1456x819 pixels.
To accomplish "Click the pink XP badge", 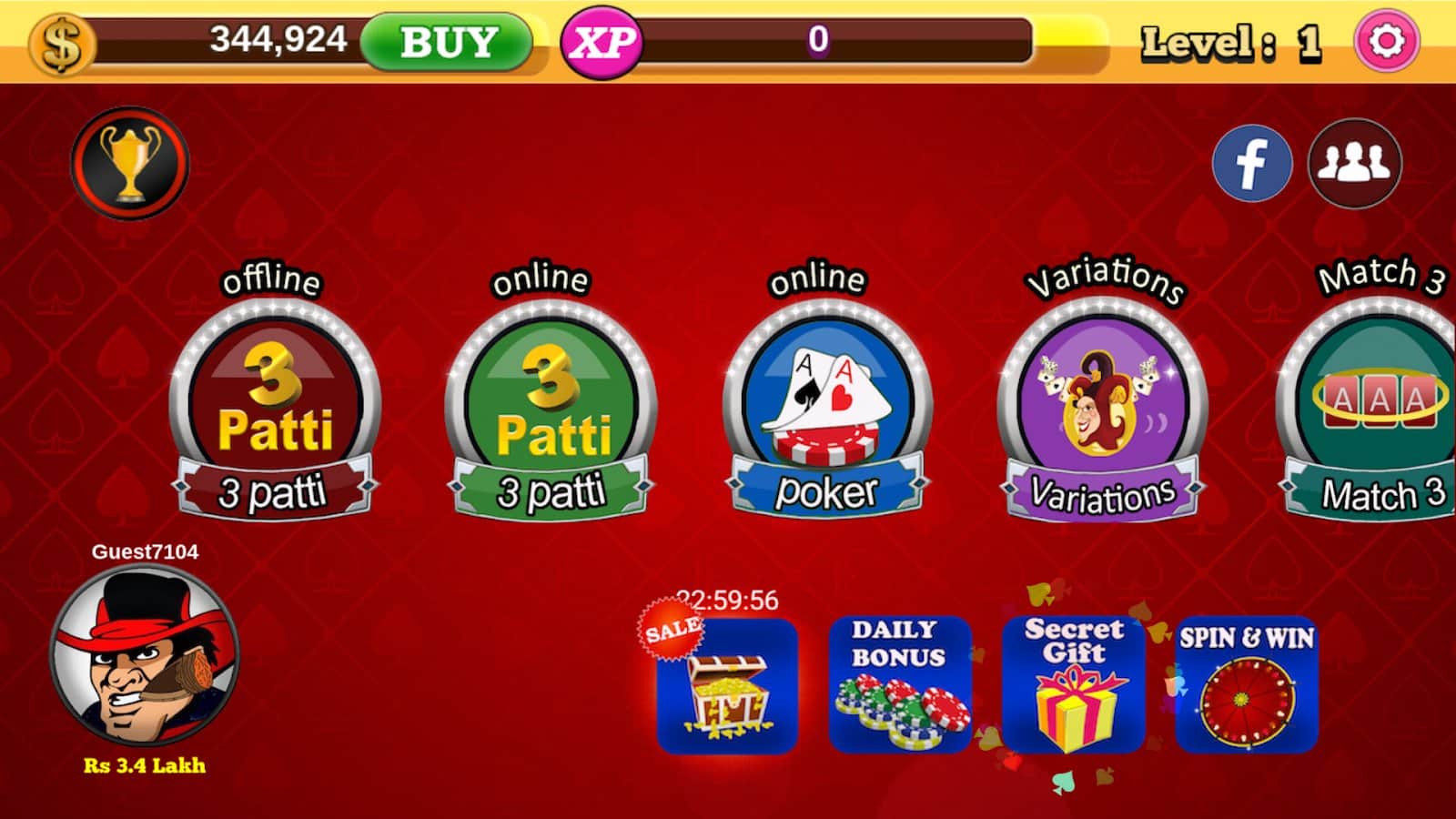I will [x=604, y=39].
